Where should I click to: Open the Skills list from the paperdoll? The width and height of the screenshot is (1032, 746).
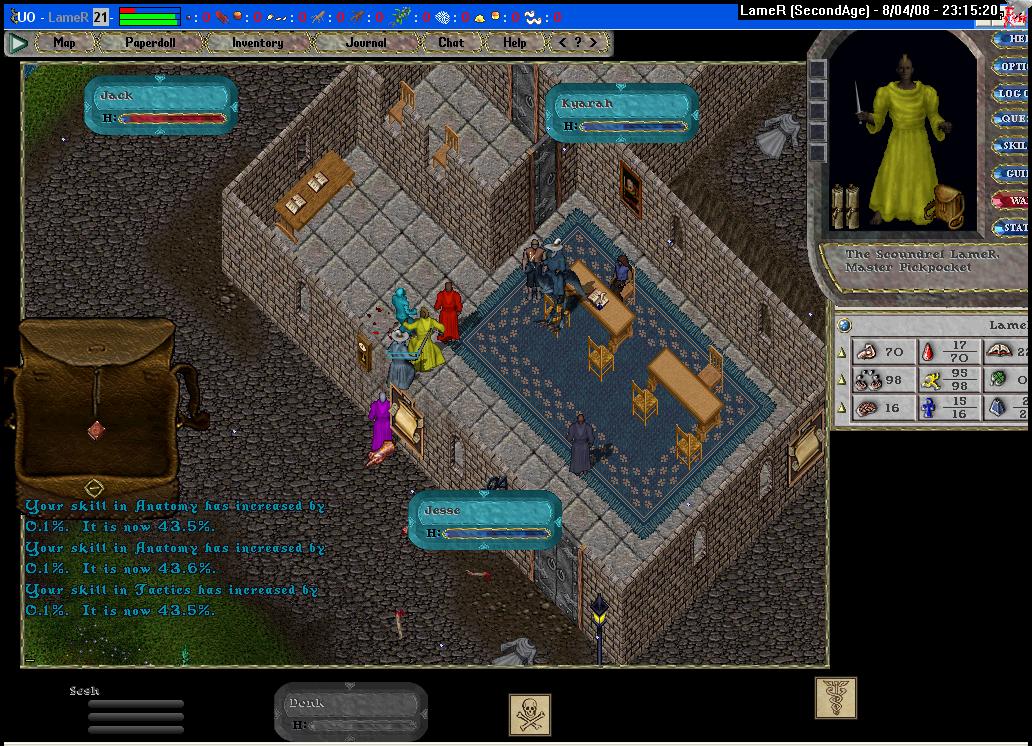point(1013,147)
